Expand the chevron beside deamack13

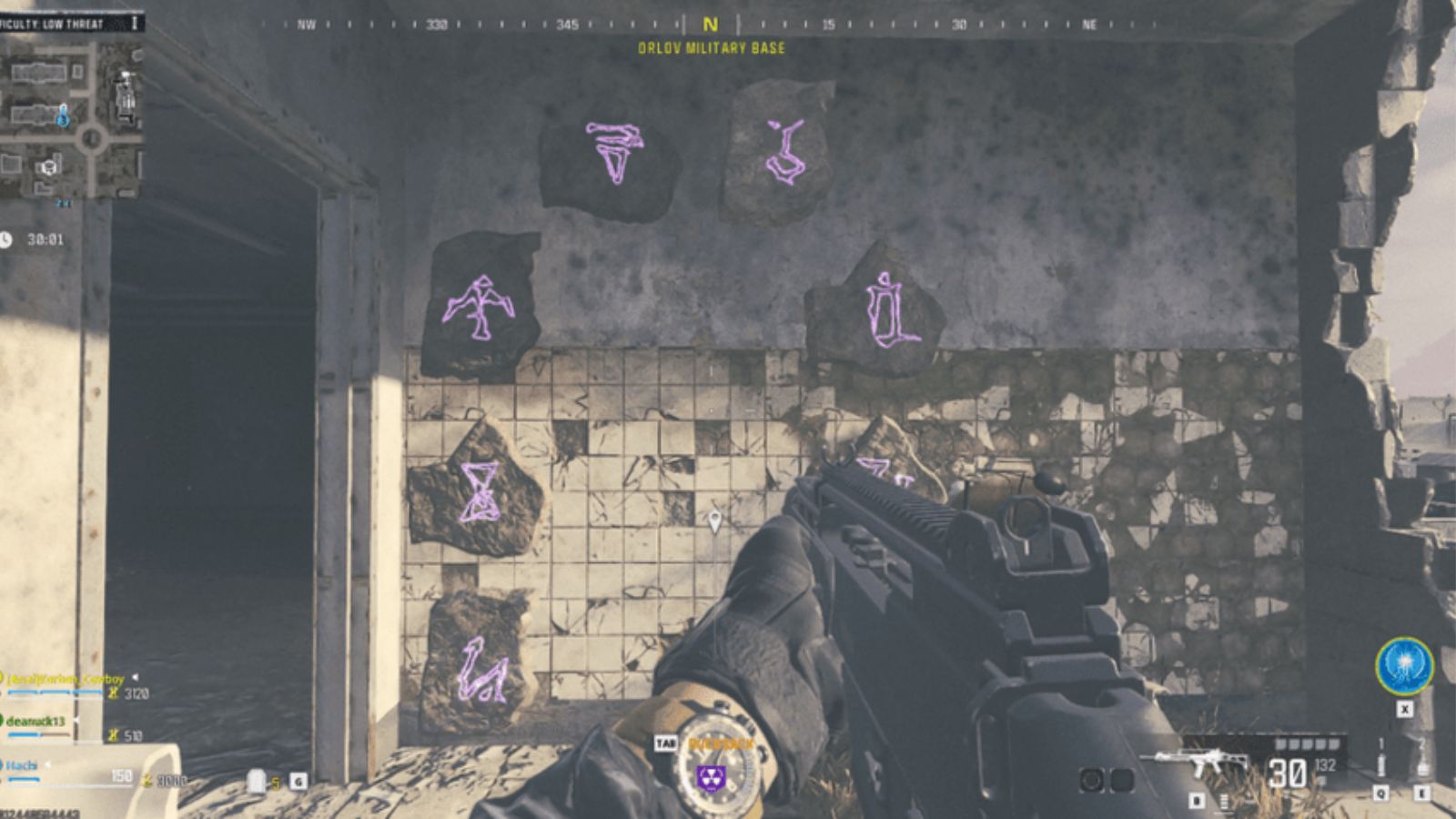pos(76,720)
